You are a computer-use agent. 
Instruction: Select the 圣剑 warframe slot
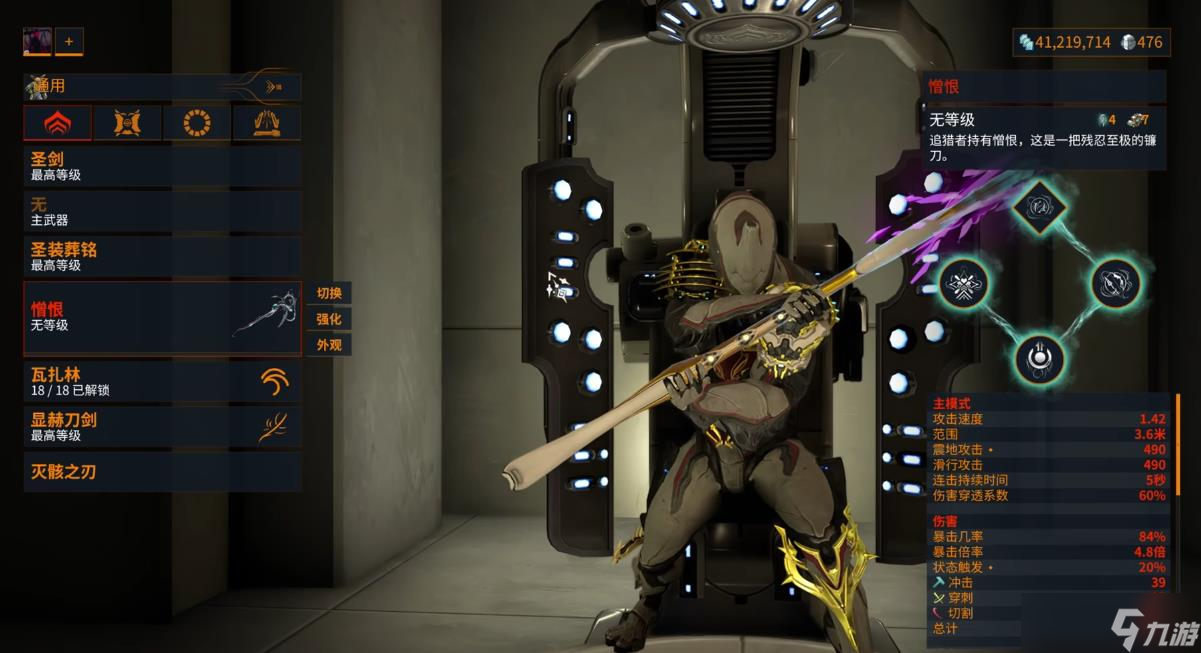(x=162, y=166)
